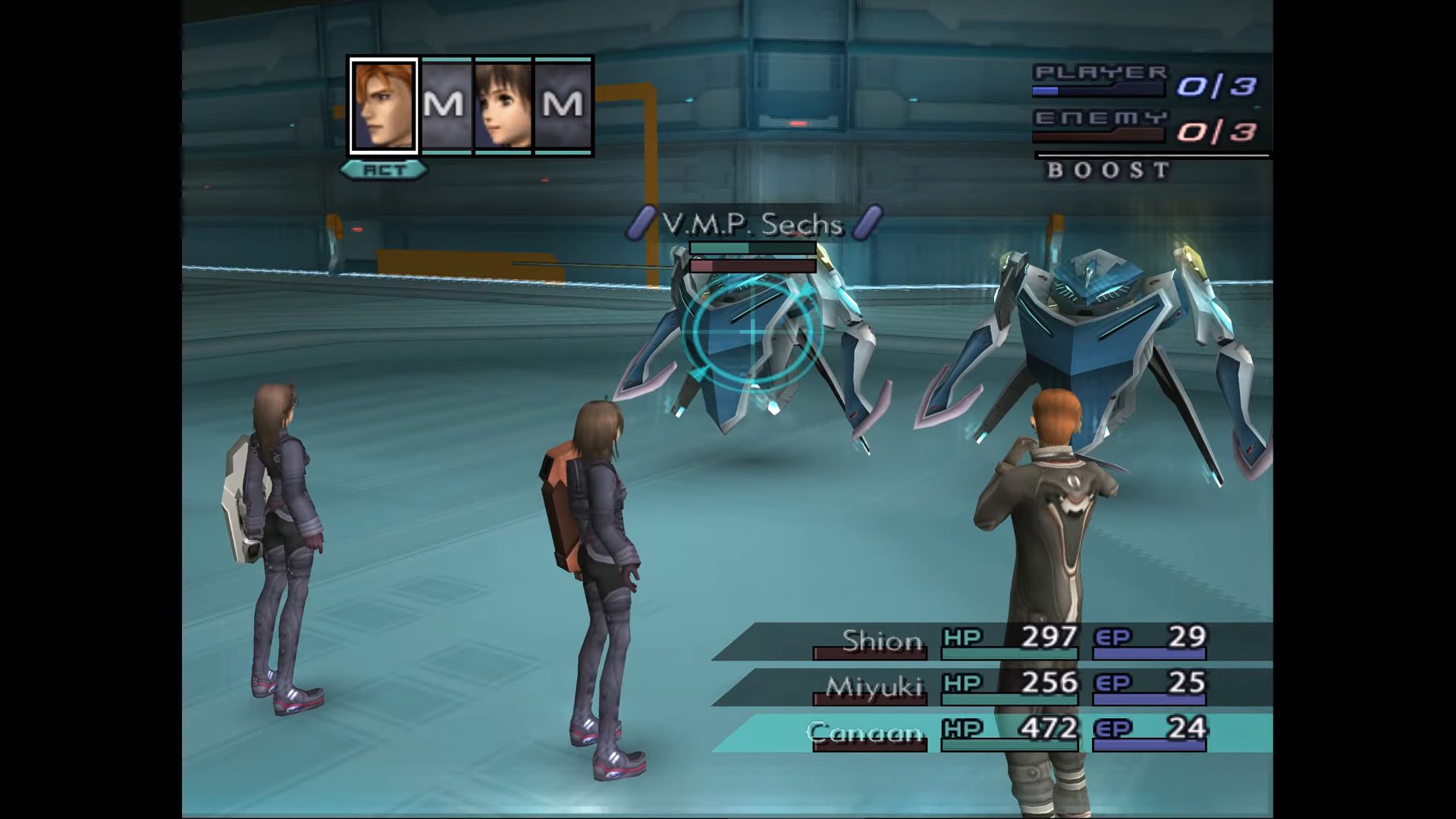The width and height of the screenshot is (1456, 819).
Task: Pick the highlighted Canaan status row
Action: click(x=993, y=733)
